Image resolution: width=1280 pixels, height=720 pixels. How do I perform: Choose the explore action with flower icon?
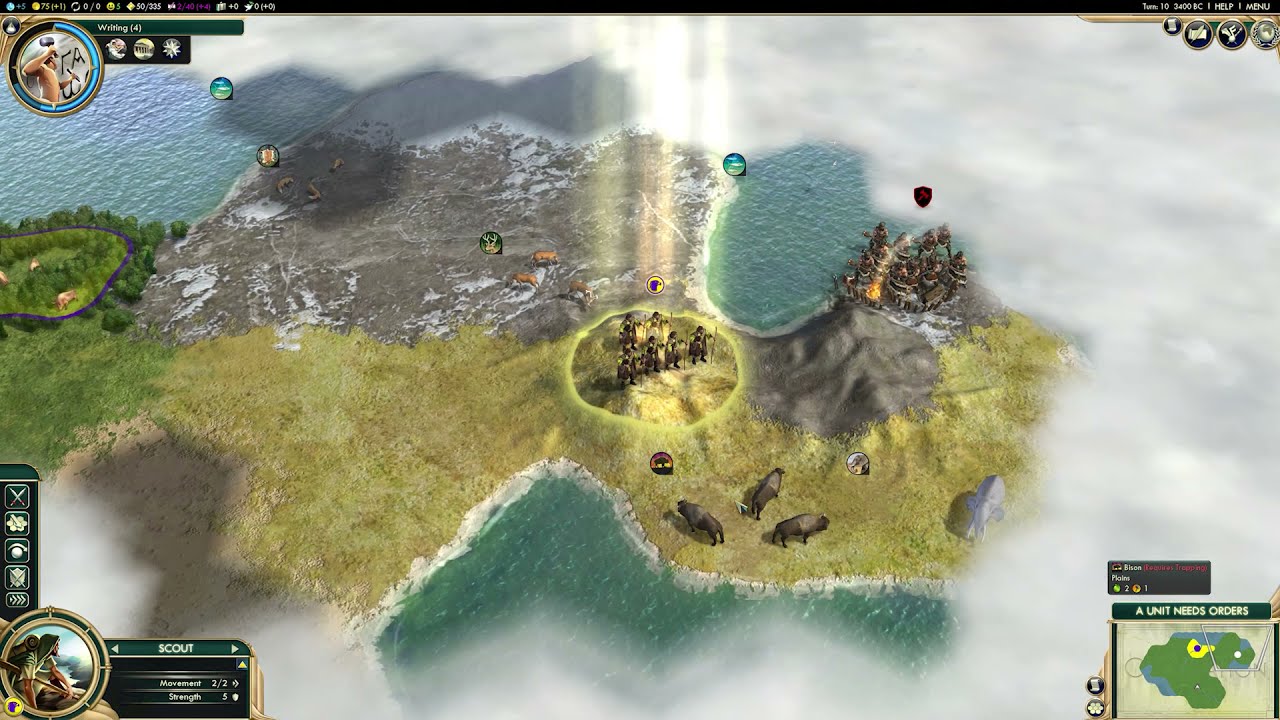click(x=18, y=523)
